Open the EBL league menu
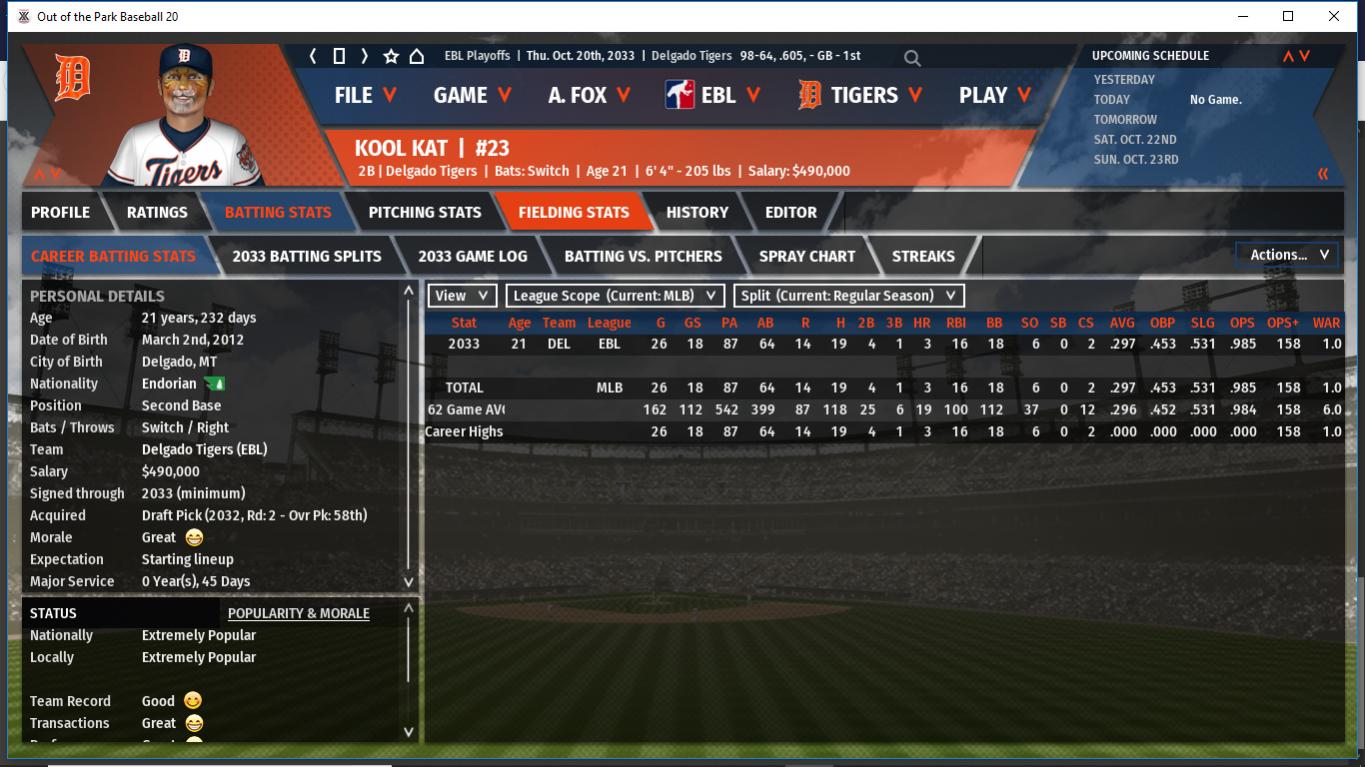 (713, 95)
